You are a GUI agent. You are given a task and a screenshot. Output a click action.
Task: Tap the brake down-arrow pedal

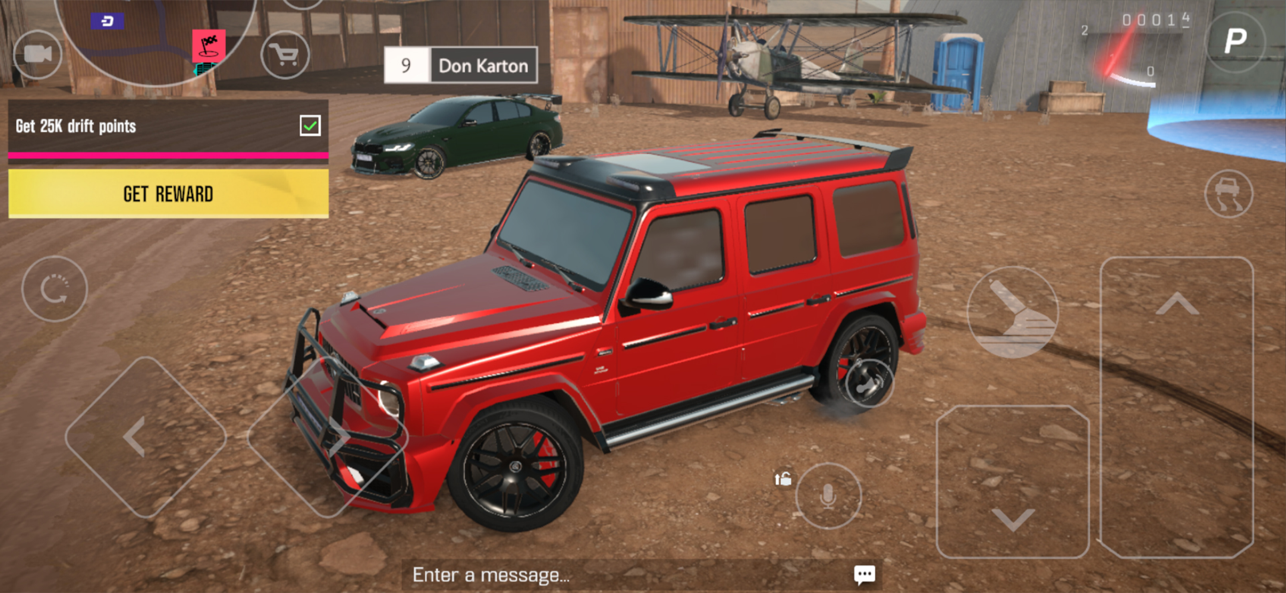click(1013, 481)
